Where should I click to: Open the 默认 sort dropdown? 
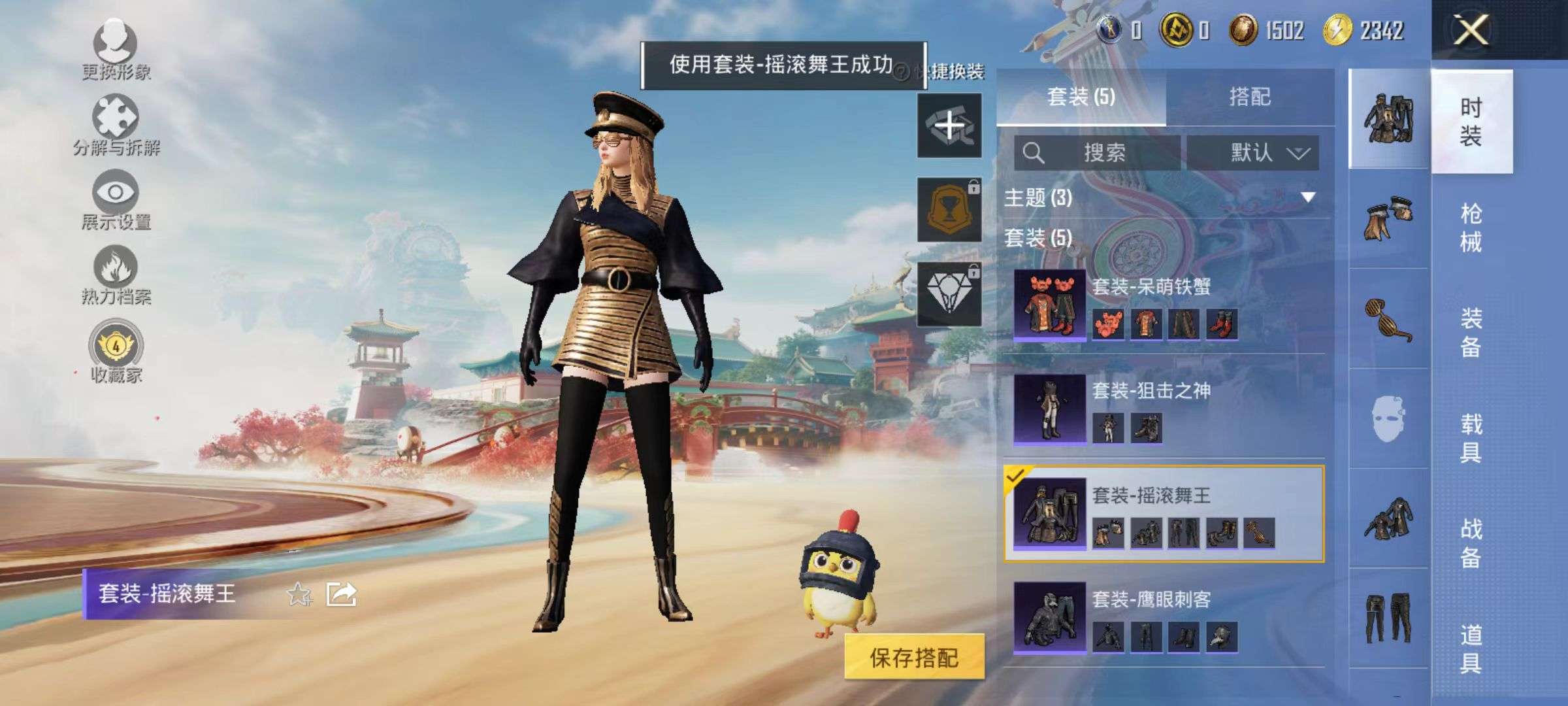pyautogui.click(x=1256, y=152)
